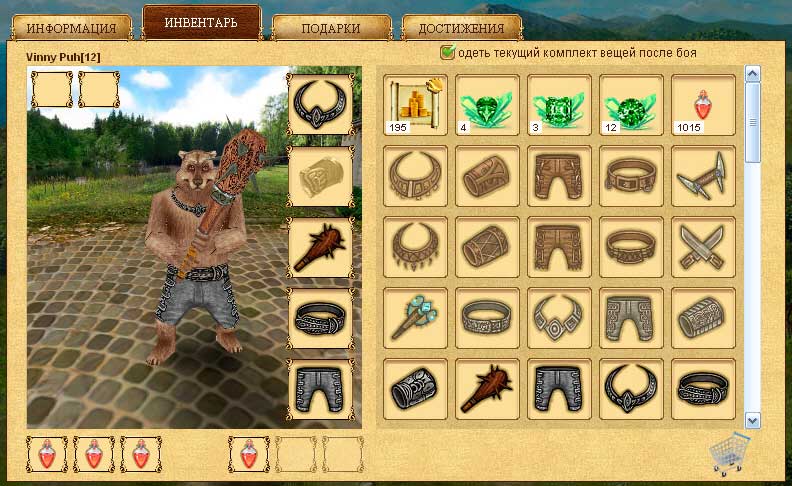Image resolution: width=792 pixels, height=486 pixels.
Task: Select the green gem stack of 4
Action: coord(488,104)
